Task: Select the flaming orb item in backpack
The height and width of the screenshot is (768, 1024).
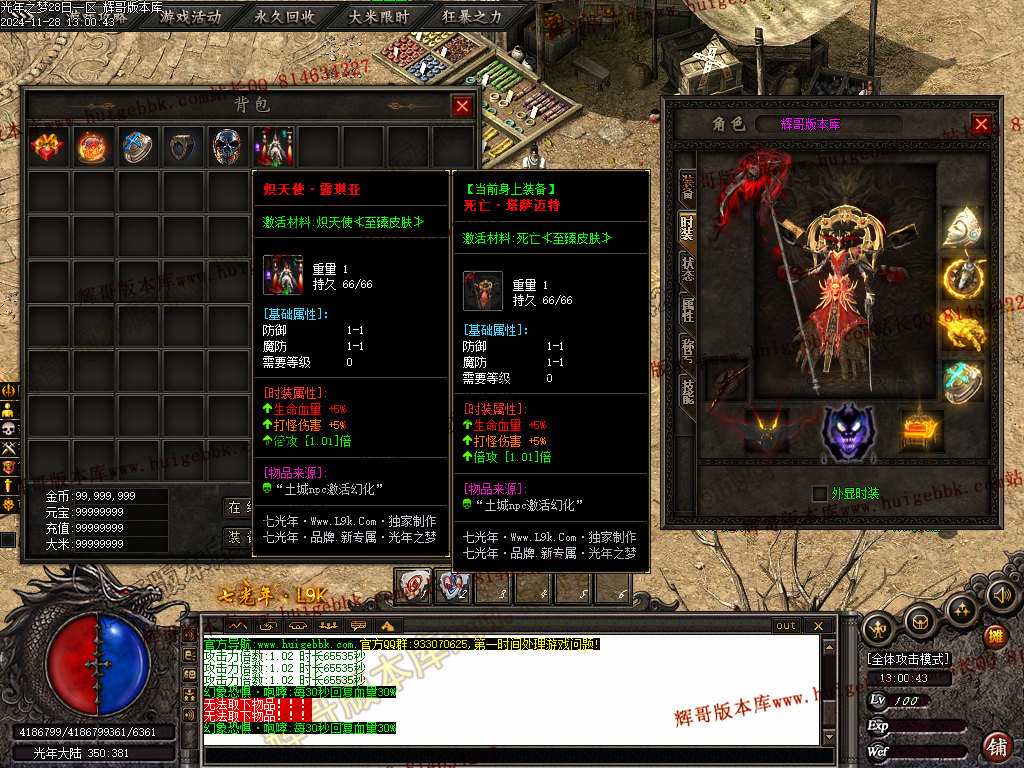Action: click(x=92, y=148)
